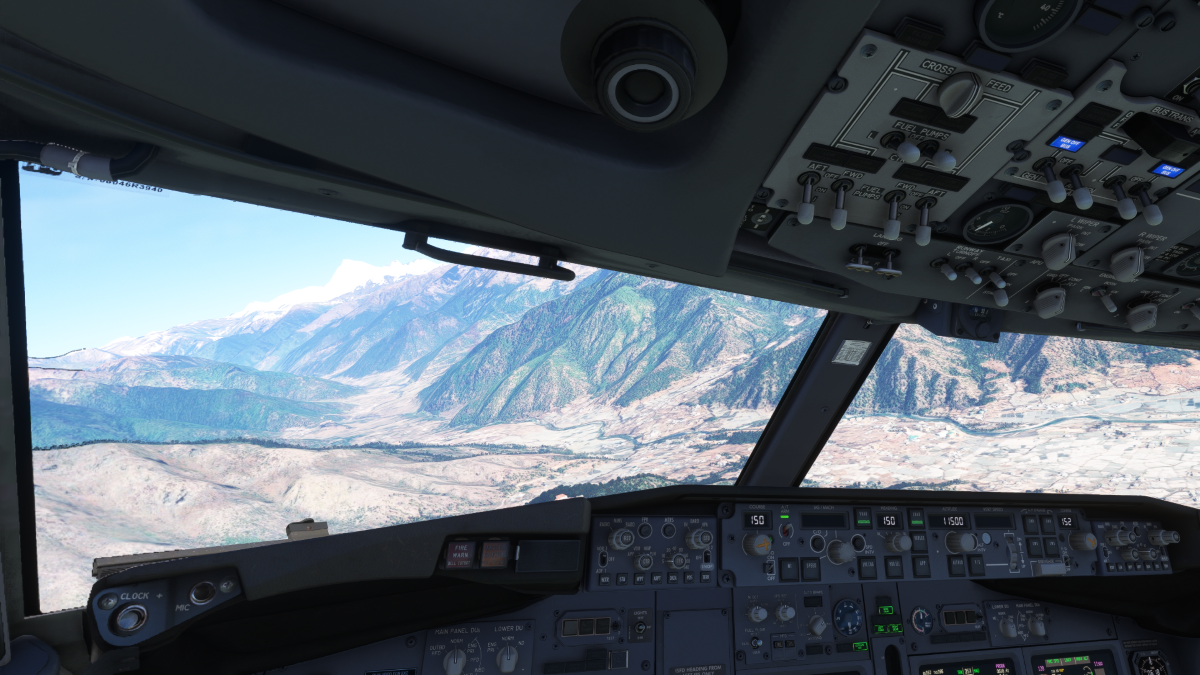
Task: Turn the R WIPER knob
Action: click(x=1127, y=263)
